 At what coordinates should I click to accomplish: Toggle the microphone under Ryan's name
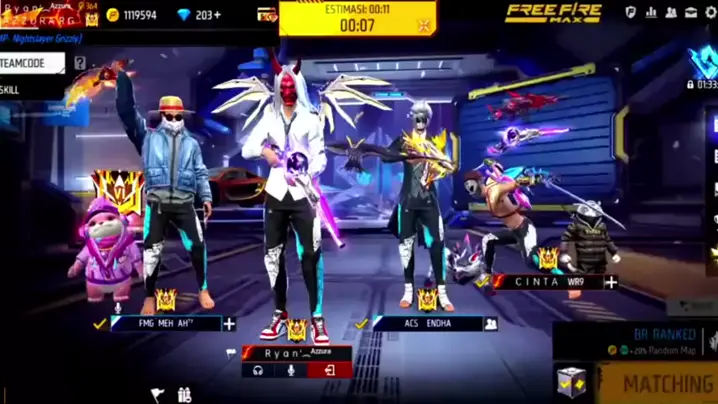point(292,370)
